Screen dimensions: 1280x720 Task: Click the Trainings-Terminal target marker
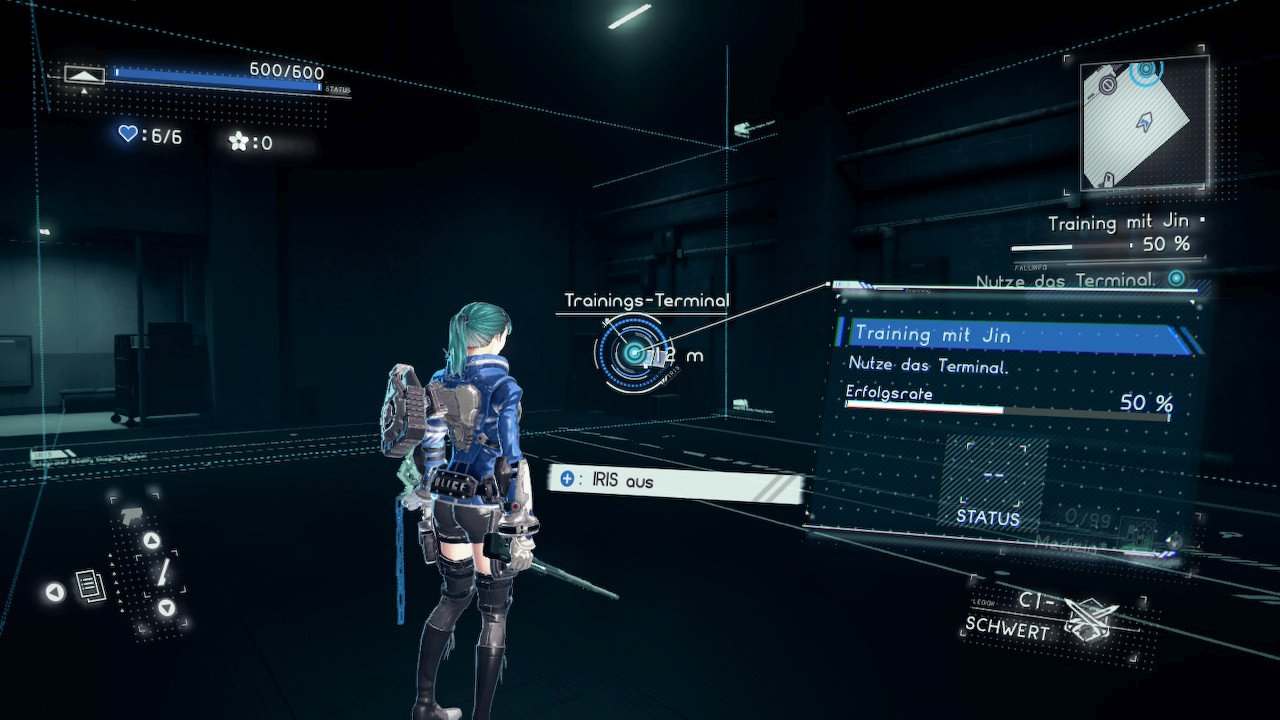click(x=632, y=351)
